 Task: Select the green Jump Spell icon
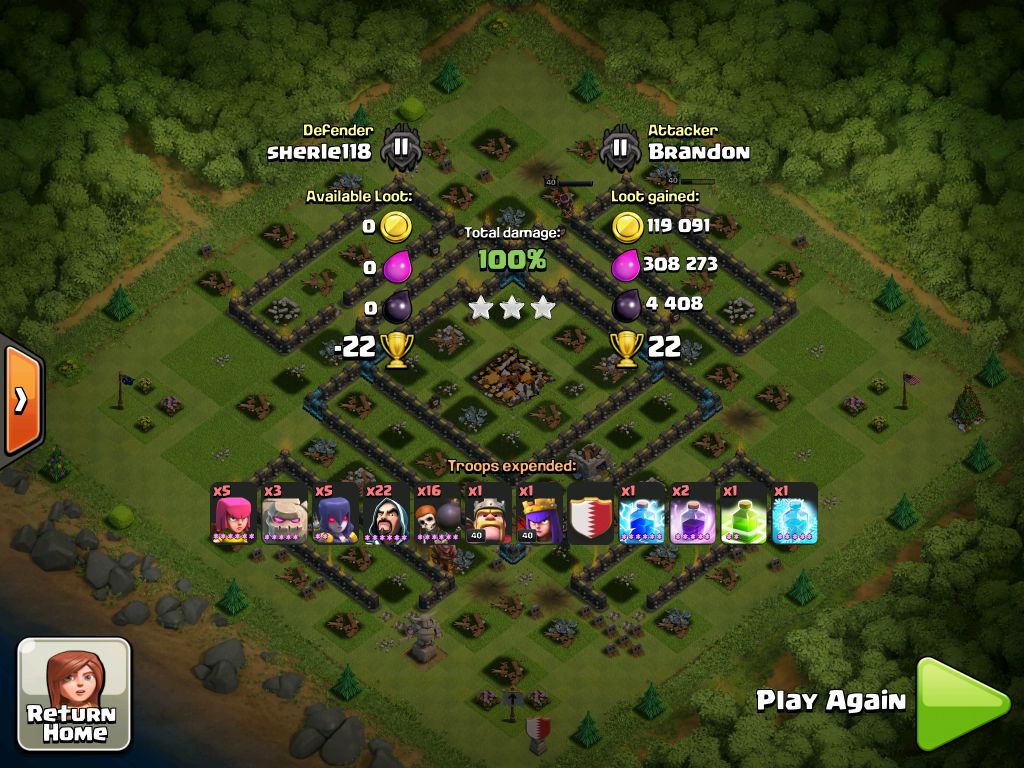click(743, 514)
